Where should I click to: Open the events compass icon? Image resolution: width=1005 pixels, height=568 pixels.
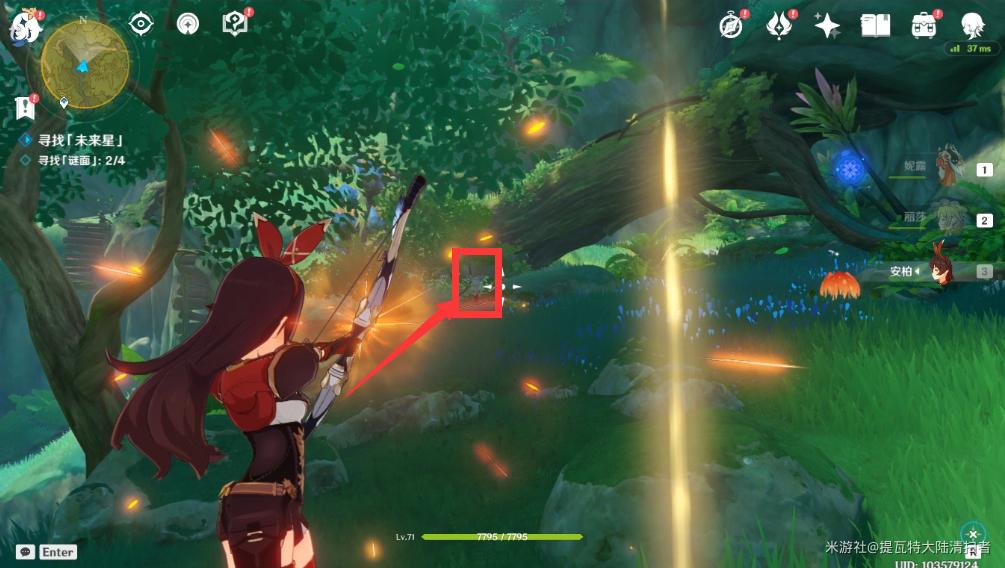732,25
